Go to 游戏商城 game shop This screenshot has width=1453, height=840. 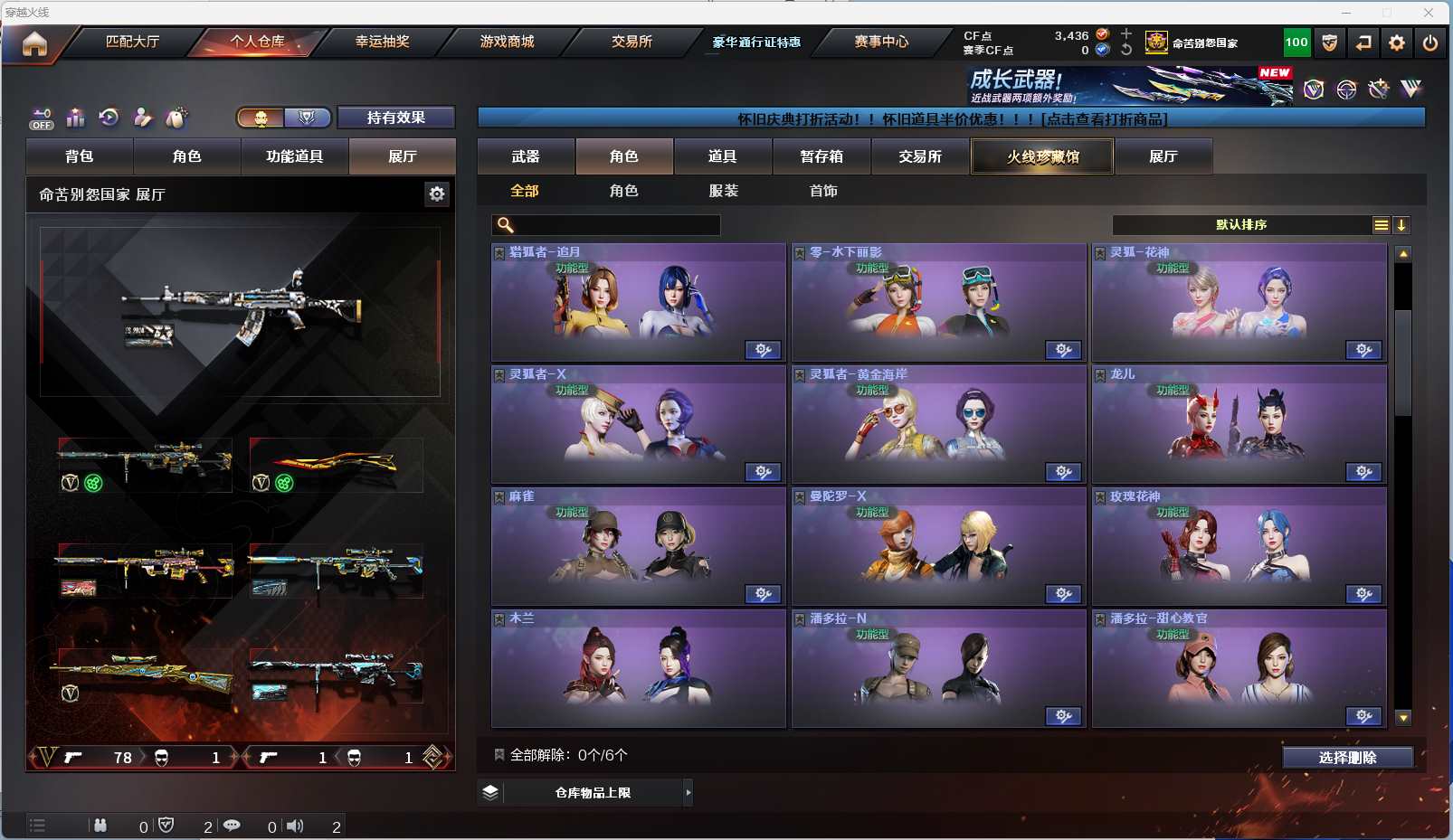click(507, 42)
